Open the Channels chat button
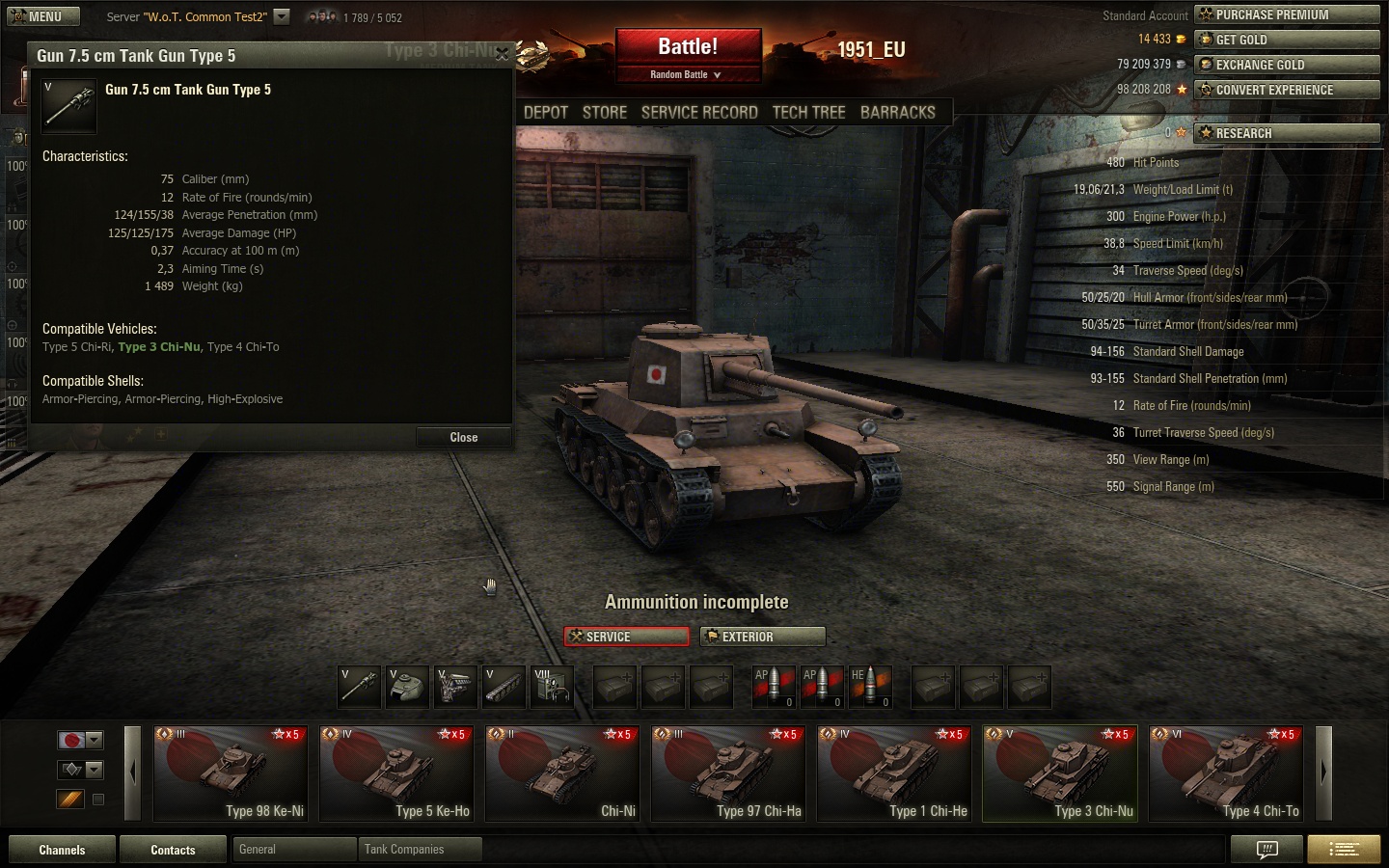Image resolution: width=1389 pixels, height=868 pixels. (62, 850)
